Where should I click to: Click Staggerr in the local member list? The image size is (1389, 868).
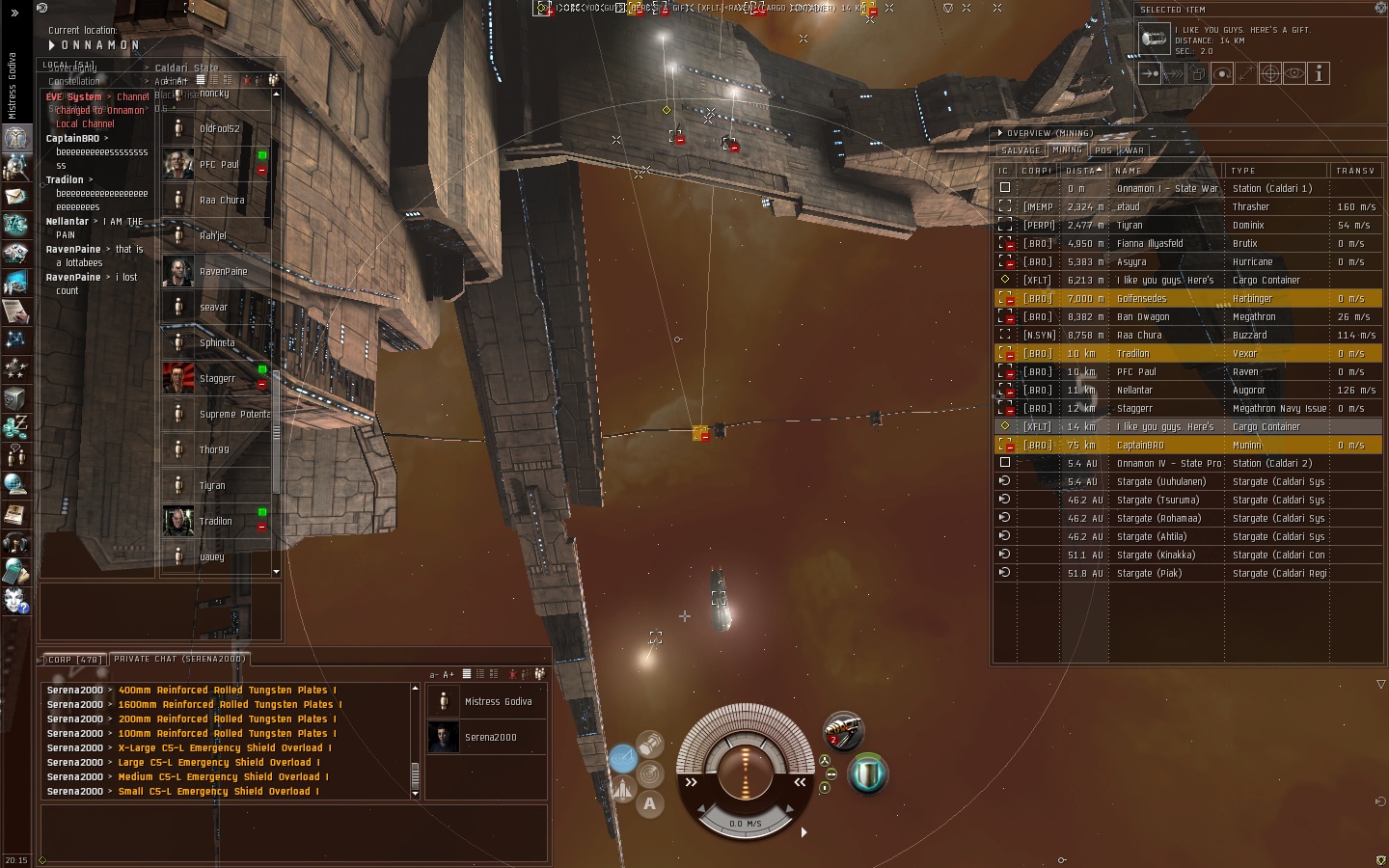coord(217,379)
